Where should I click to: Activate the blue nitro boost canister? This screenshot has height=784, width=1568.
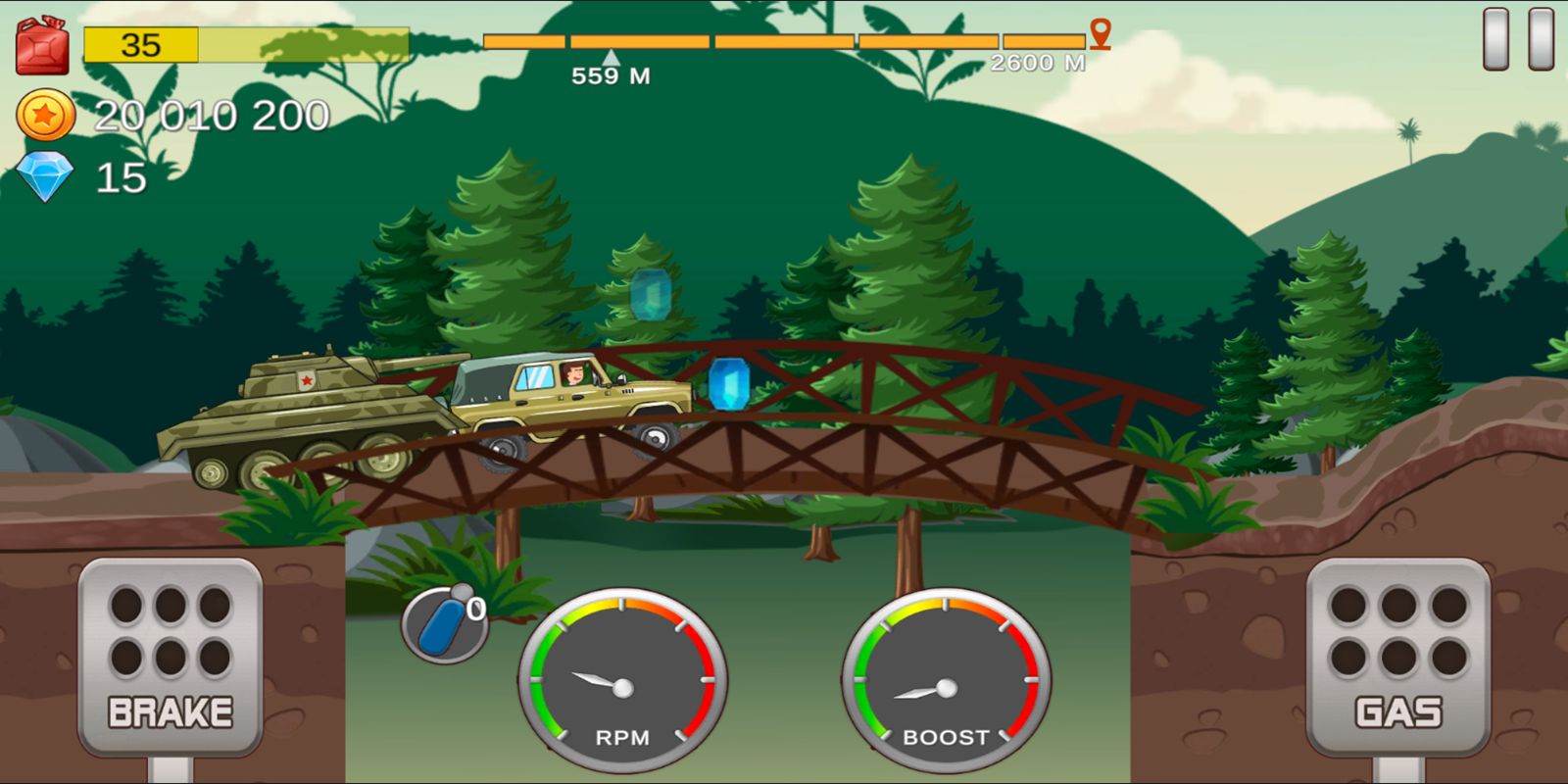click(445, 623)
